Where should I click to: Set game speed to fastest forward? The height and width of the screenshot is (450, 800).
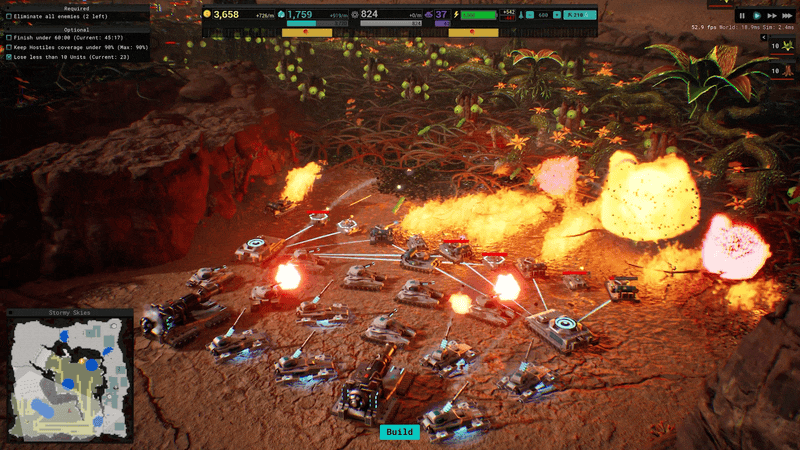[788, 16]
